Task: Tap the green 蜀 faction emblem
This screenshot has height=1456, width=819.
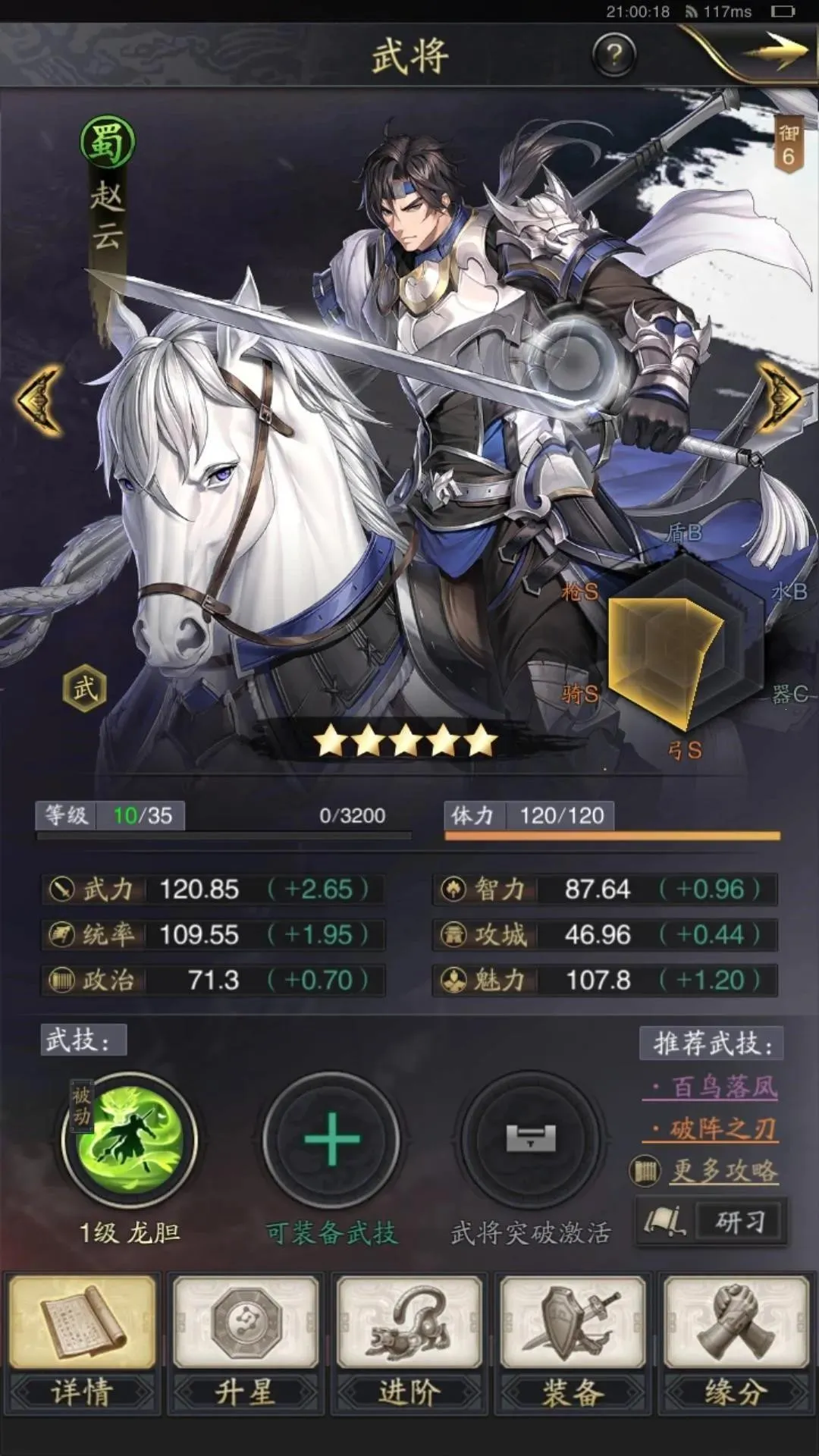Action: tap(108, 142)
